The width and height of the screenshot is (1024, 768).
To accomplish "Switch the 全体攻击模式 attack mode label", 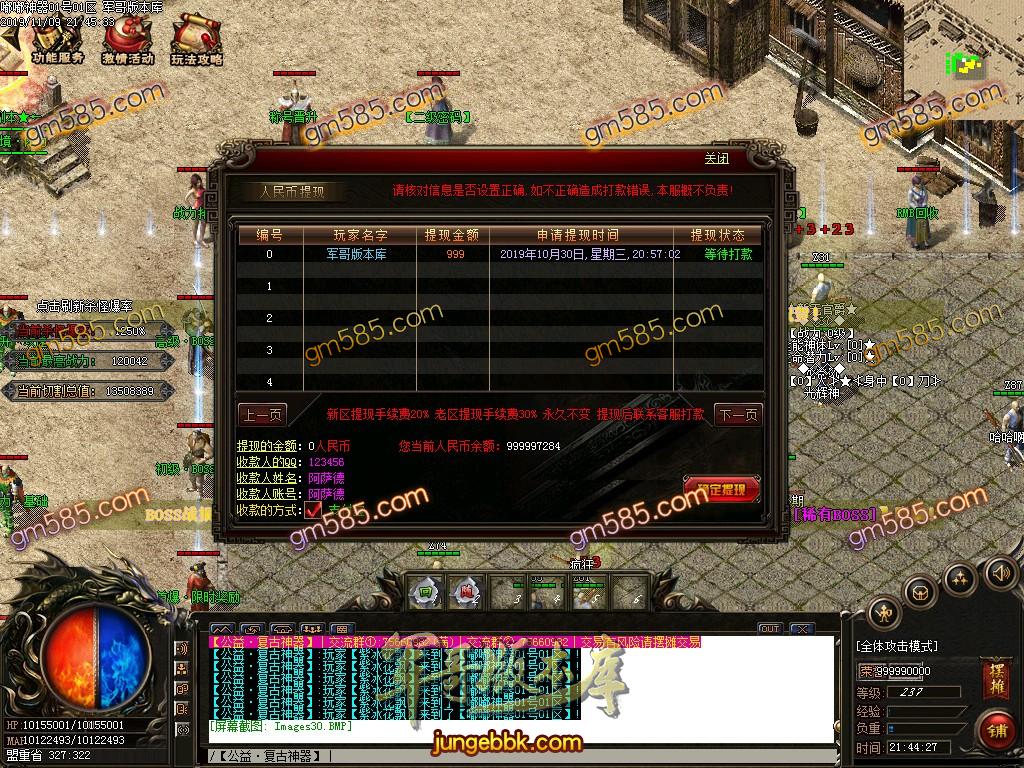I will 897,647.
